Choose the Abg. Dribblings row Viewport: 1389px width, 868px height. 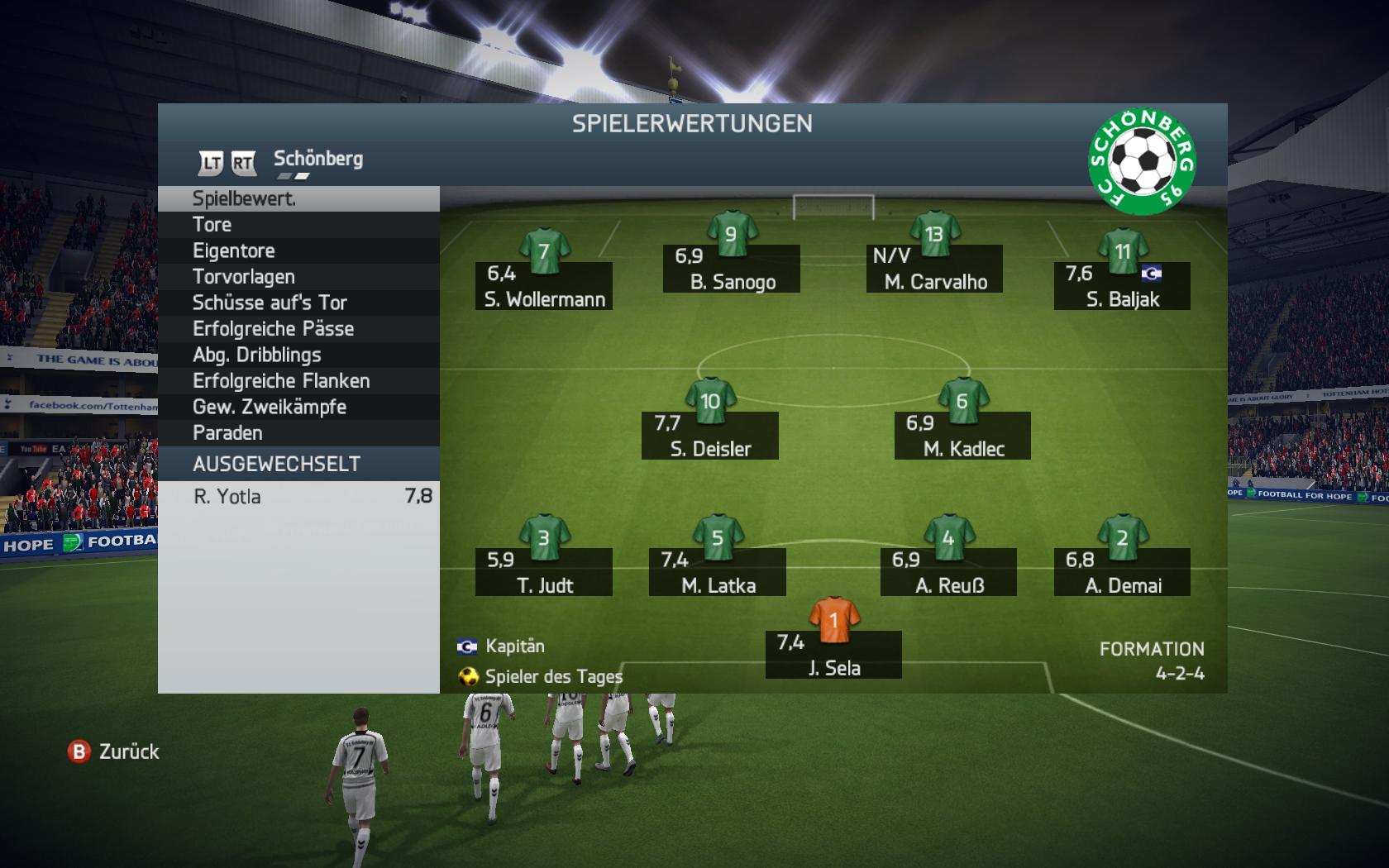298,355
